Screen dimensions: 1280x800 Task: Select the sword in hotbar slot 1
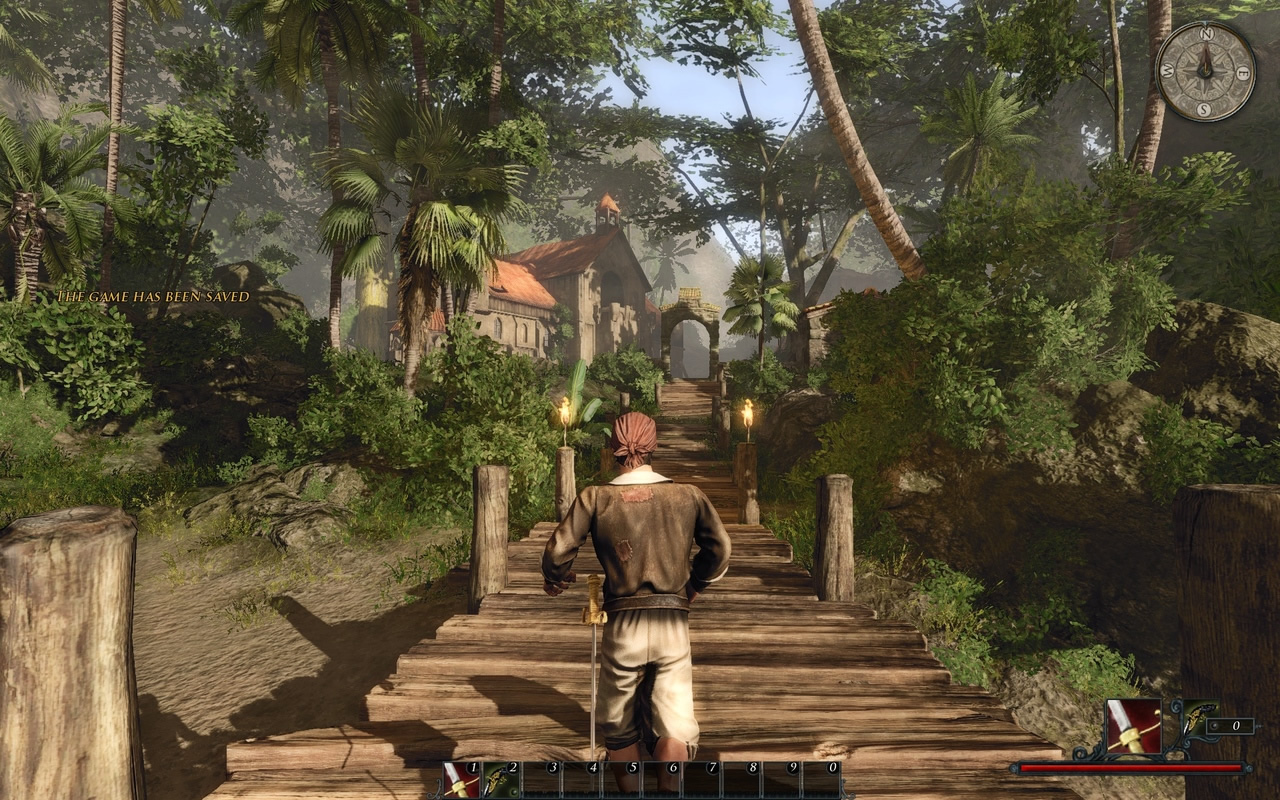[461, 780]
